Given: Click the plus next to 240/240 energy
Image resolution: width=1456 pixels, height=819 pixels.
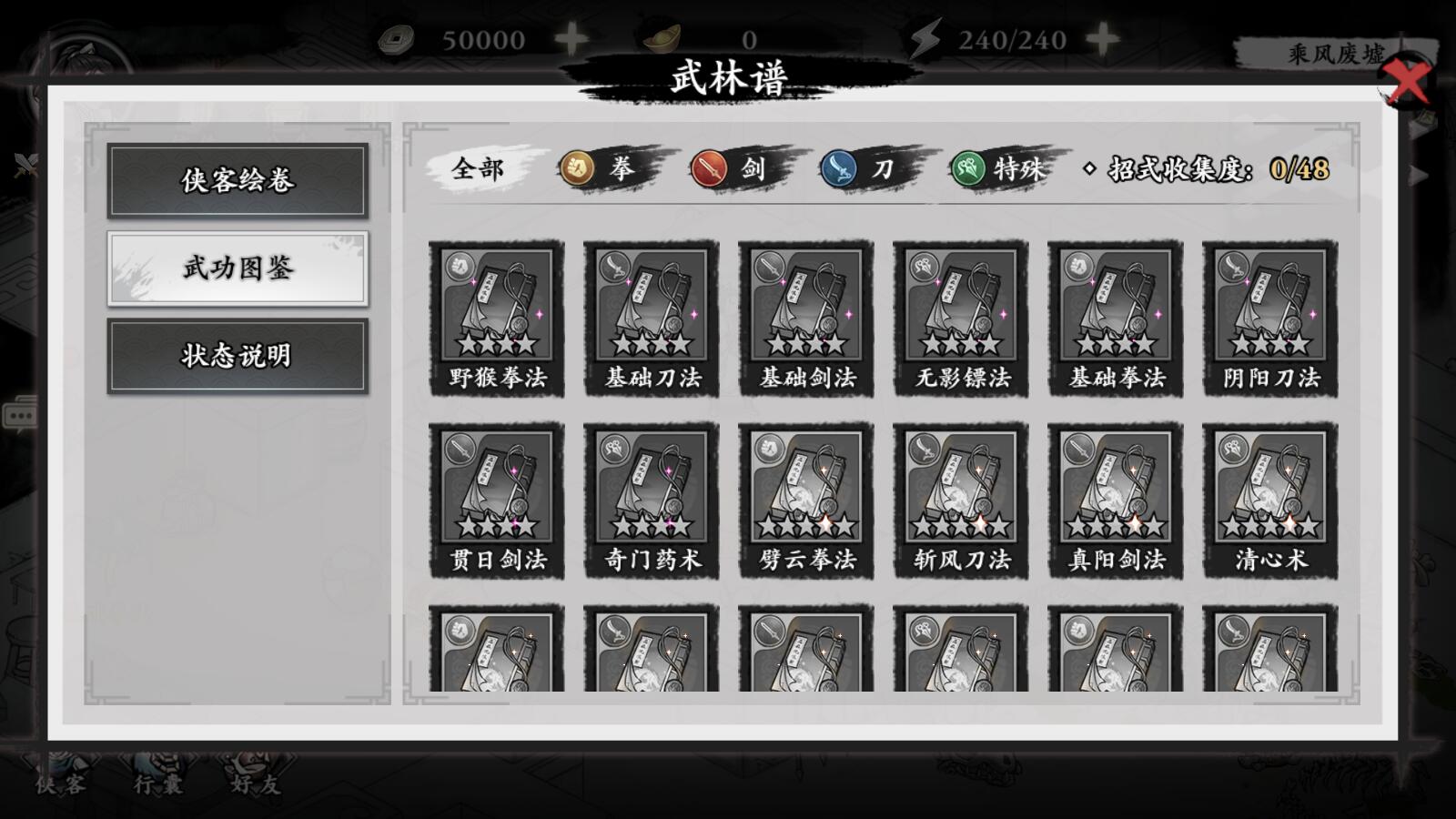Looking at the screenshot, I should click(x=1103, y=38).
